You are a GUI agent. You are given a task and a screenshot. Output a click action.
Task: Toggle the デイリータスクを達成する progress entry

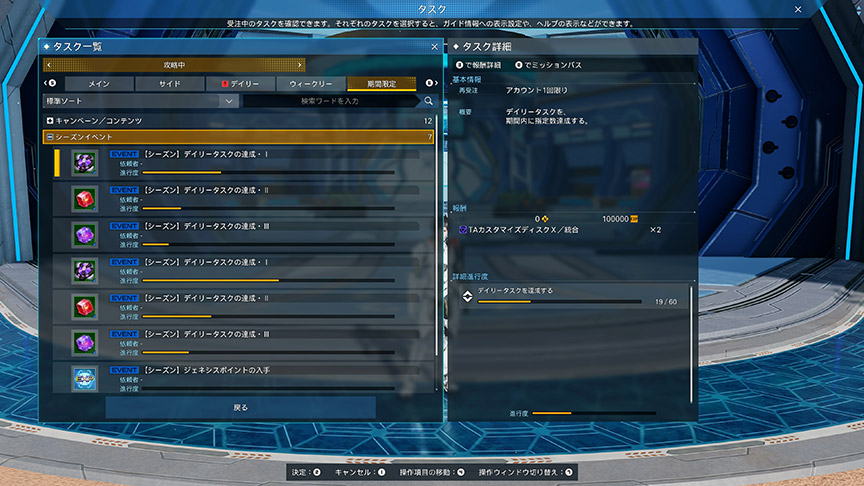467,295
